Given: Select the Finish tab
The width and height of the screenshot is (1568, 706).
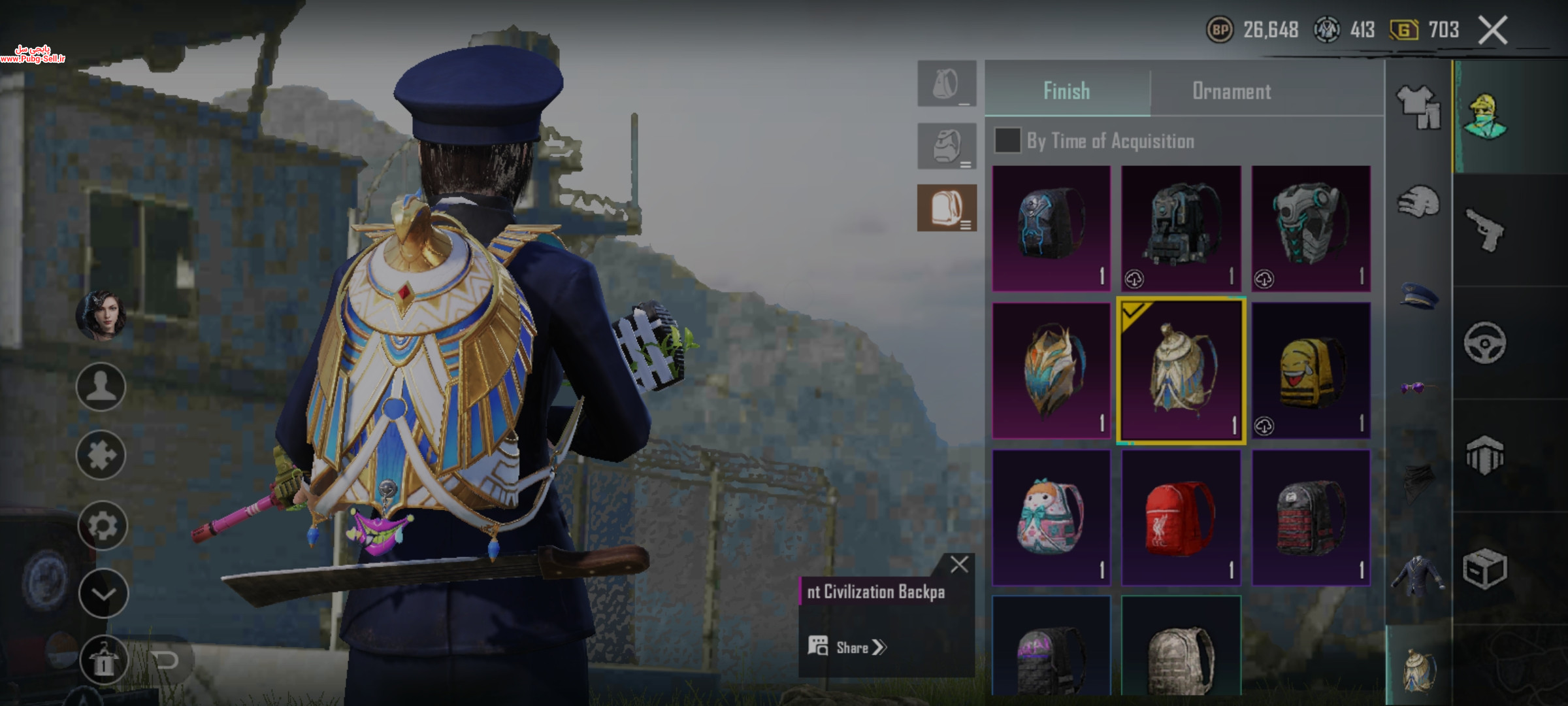Looking at the screenshot, I should [x=1066, y=91].
